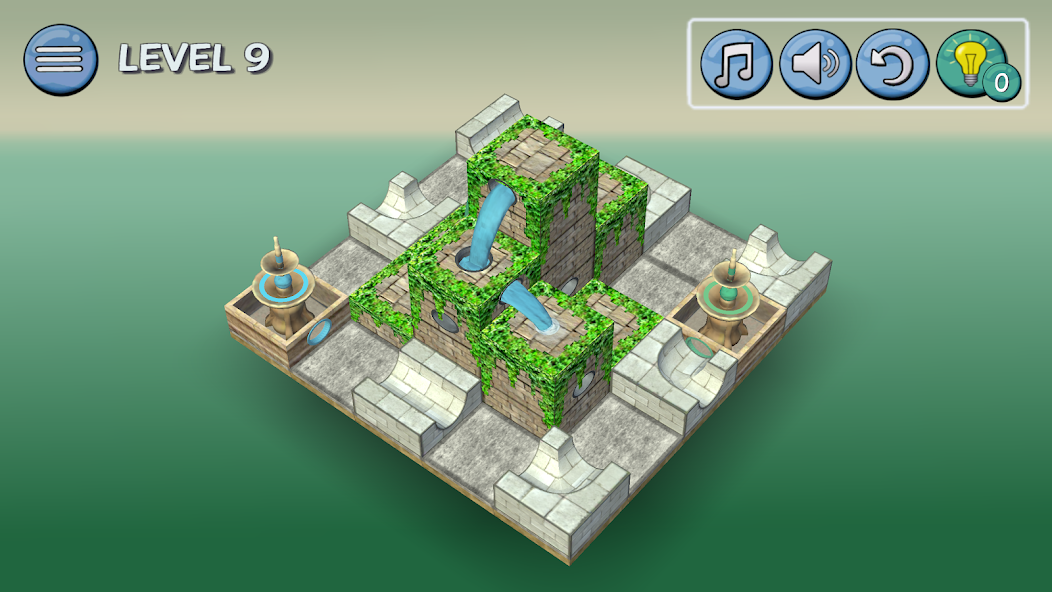This screenshot has height=592, width=1052.
Task: Open the hamburger menu
Action: click(60, 59)
